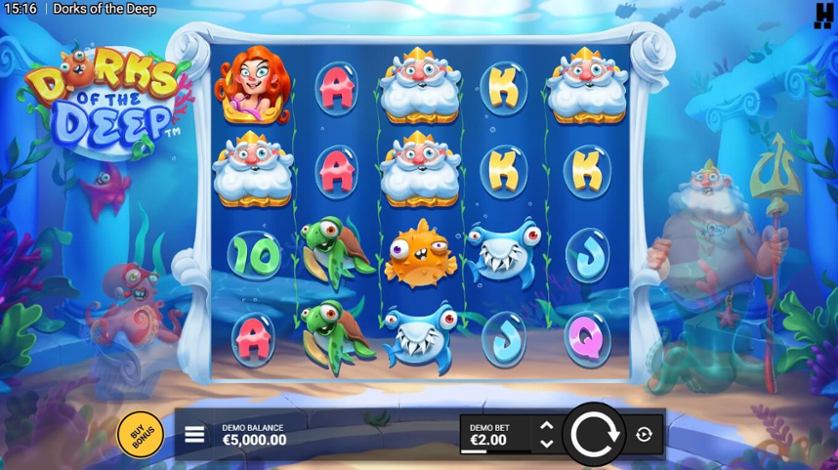Viewport: 838px width, 470px height.
Task: Open the hamburger game menu
Action: click(195, 435)
